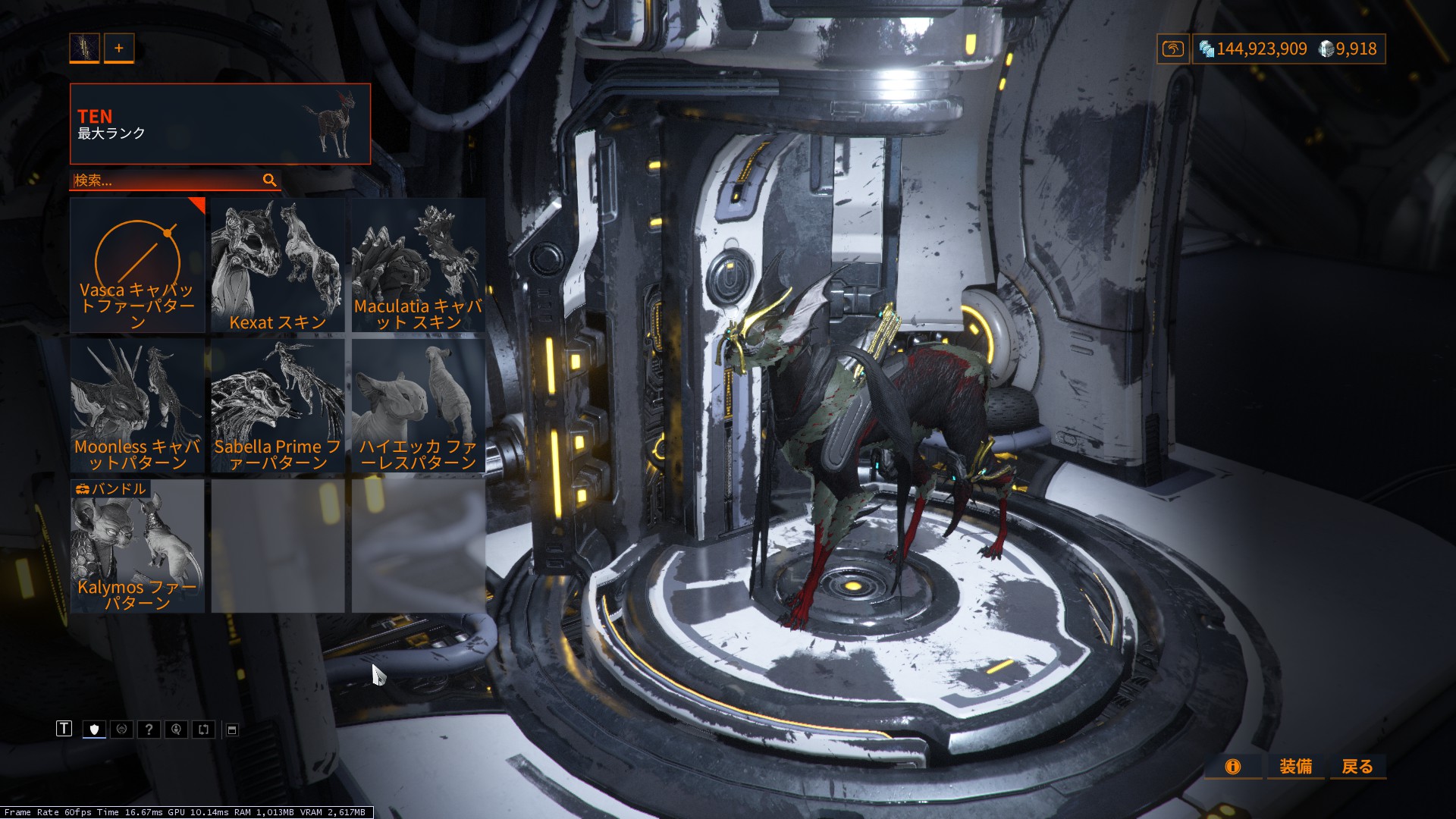This screenshot has width=1456, height=819.
Task: Select the Vasca キャバット fur pattern tile
Action: 137,265
